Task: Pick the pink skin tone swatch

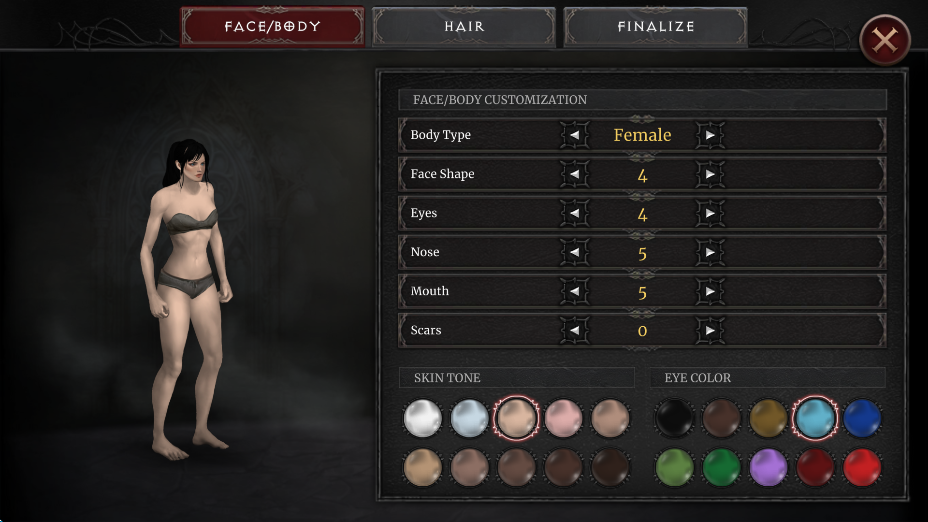Action: 564,418
